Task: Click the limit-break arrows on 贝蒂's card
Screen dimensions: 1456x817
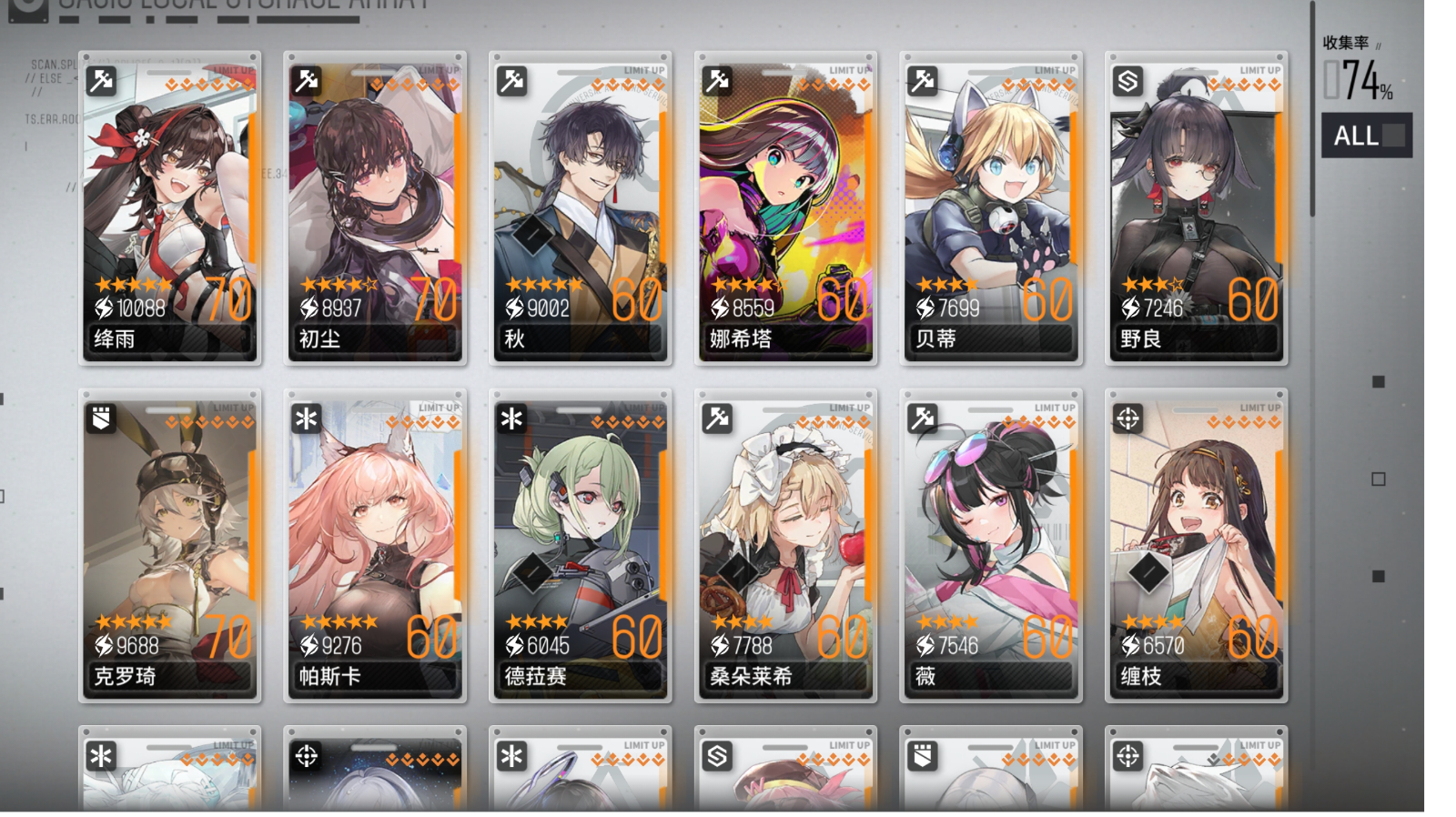Action: 1040,82
